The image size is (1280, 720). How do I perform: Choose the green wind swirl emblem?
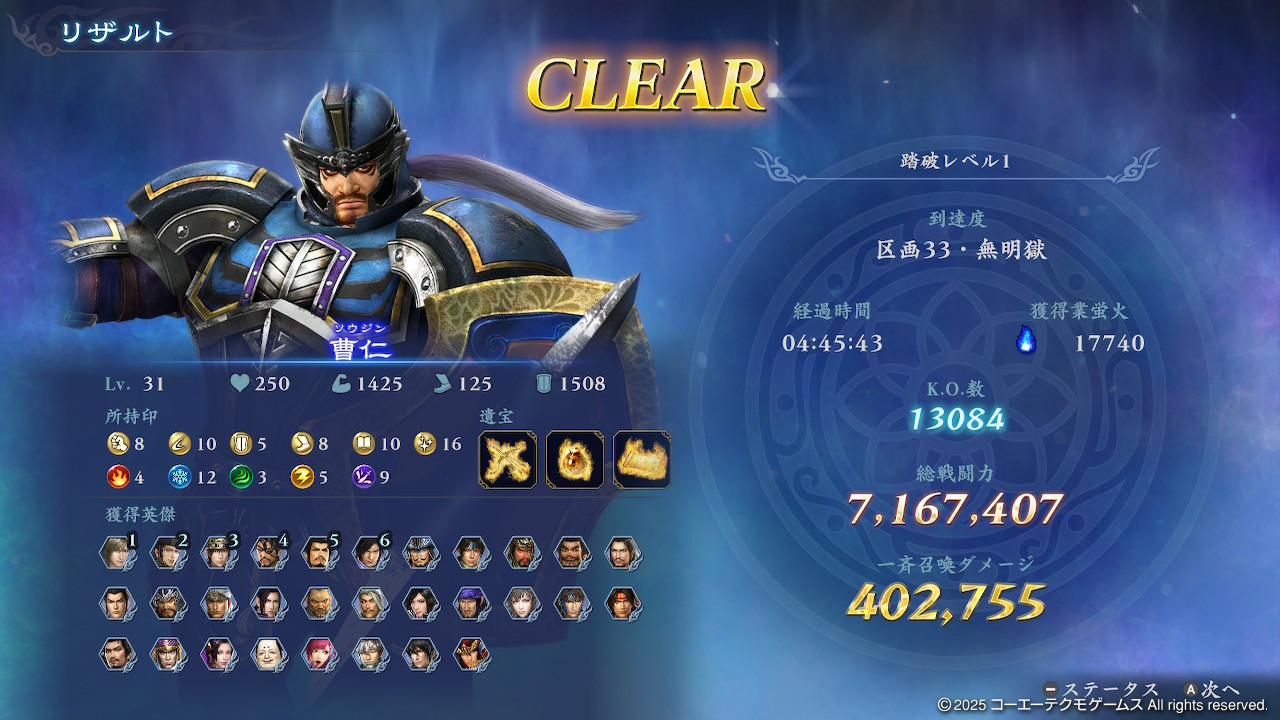tap(241, 477)
